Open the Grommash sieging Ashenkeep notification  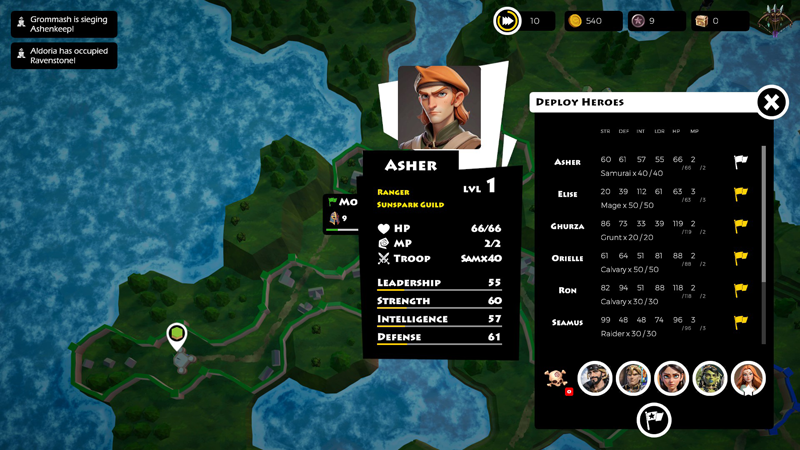click(64, 24)
